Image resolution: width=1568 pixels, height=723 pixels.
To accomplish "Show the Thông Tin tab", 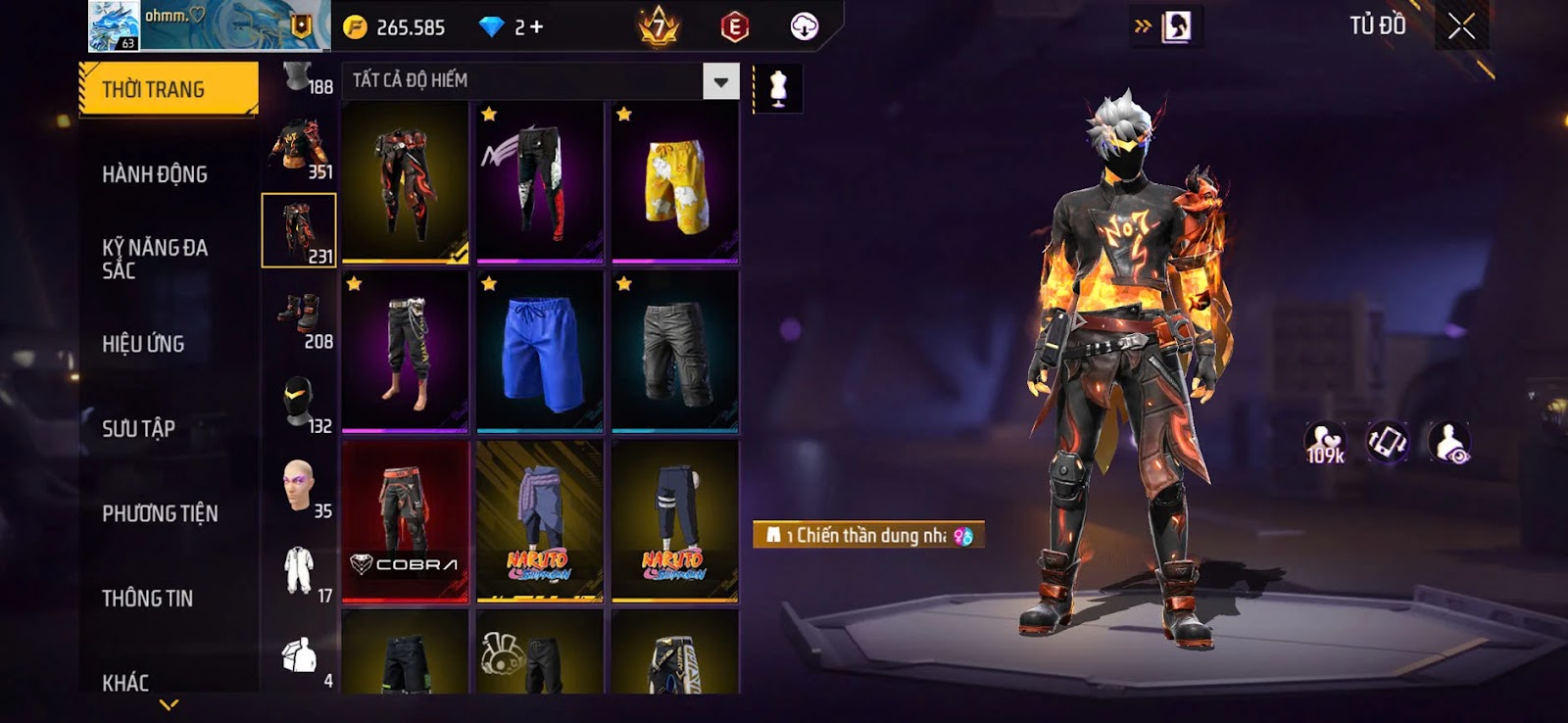I will pos(147,599).
